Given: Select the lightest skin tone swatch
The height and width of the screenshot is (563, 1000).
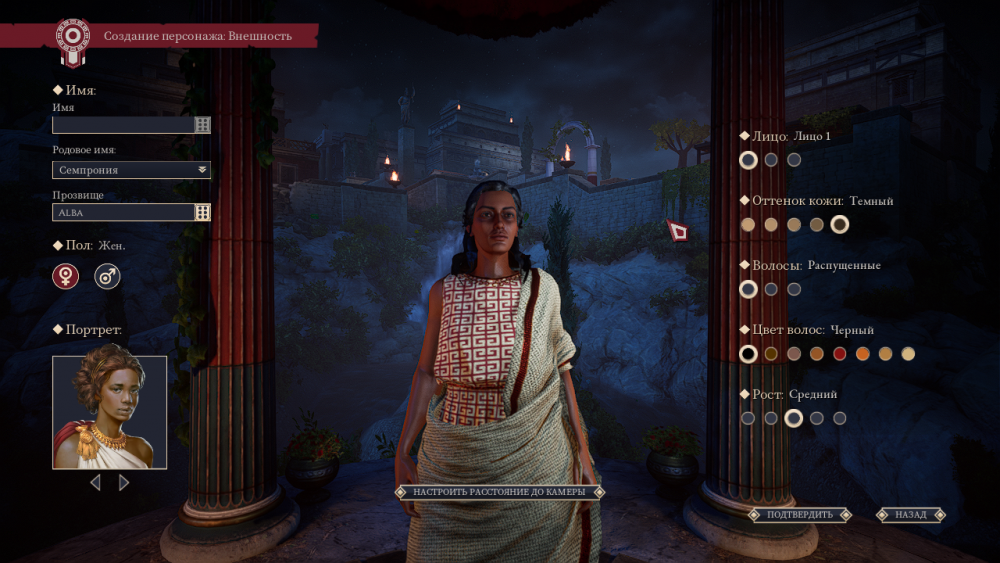Looking at the screenshot, I should tap(748, 225).
